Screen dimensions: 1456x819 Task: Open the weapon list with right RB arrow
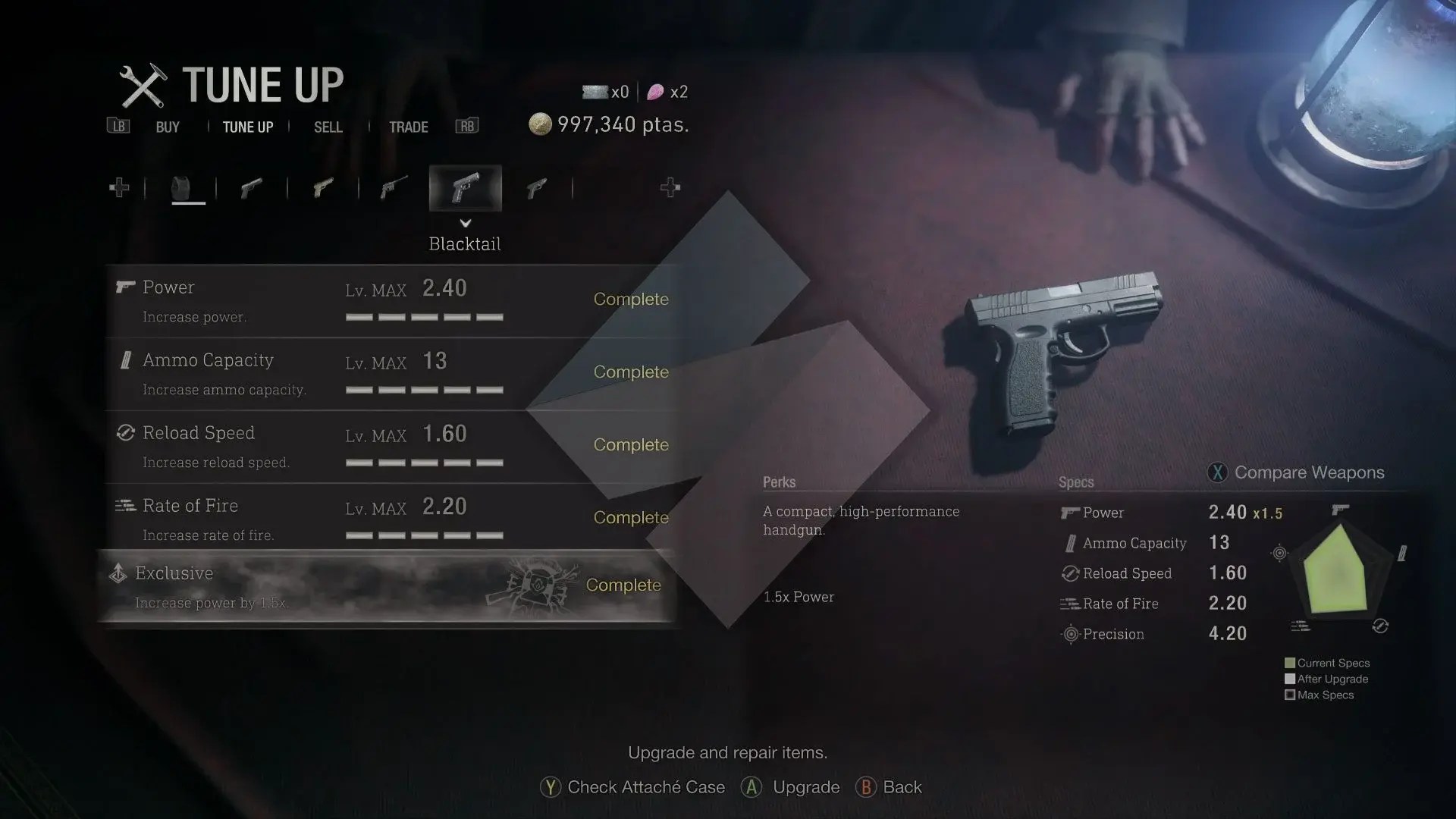tap(670, 187)
